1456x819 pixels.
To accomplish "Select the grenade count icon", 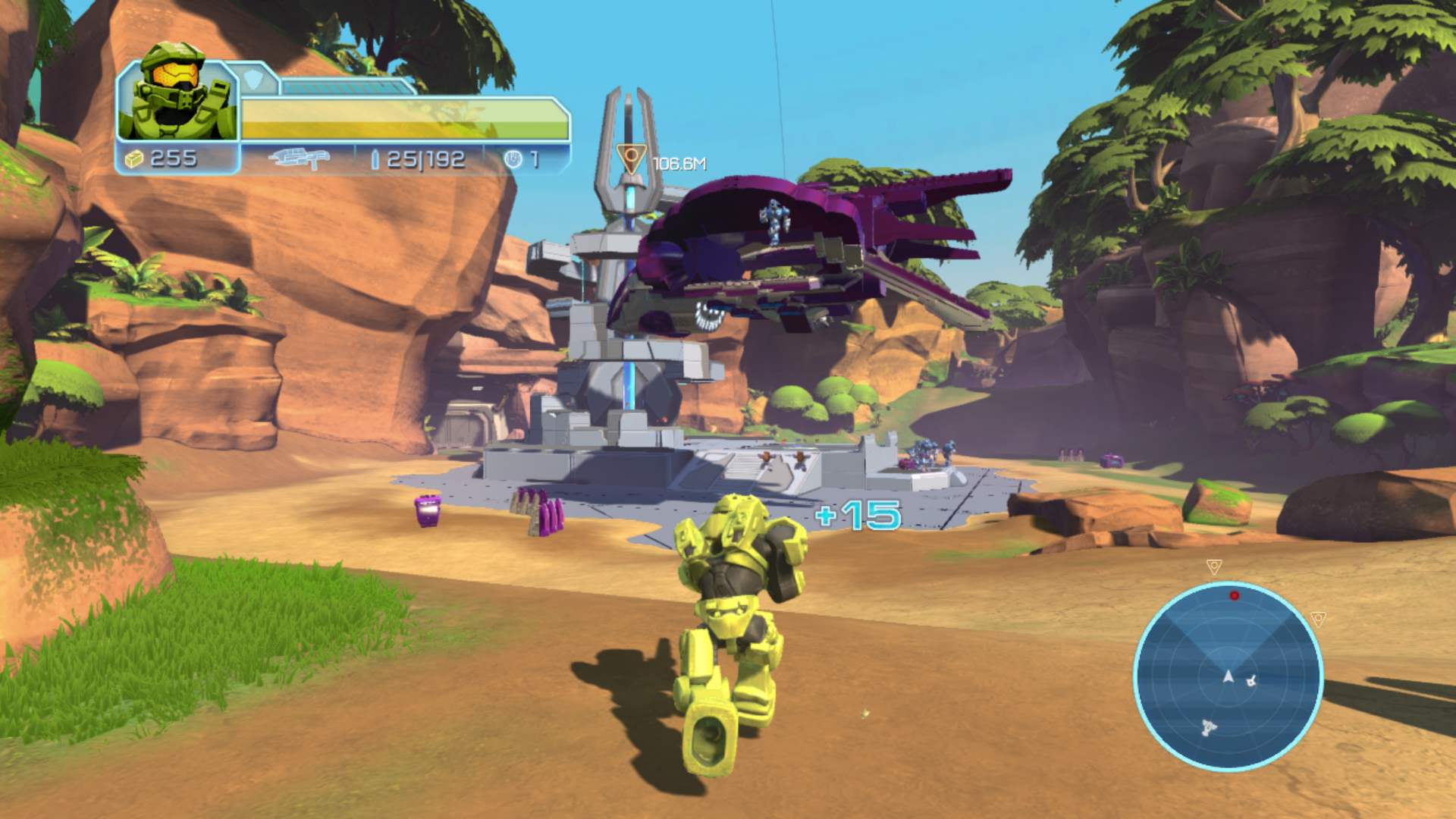I will click(x=513, y=159).
